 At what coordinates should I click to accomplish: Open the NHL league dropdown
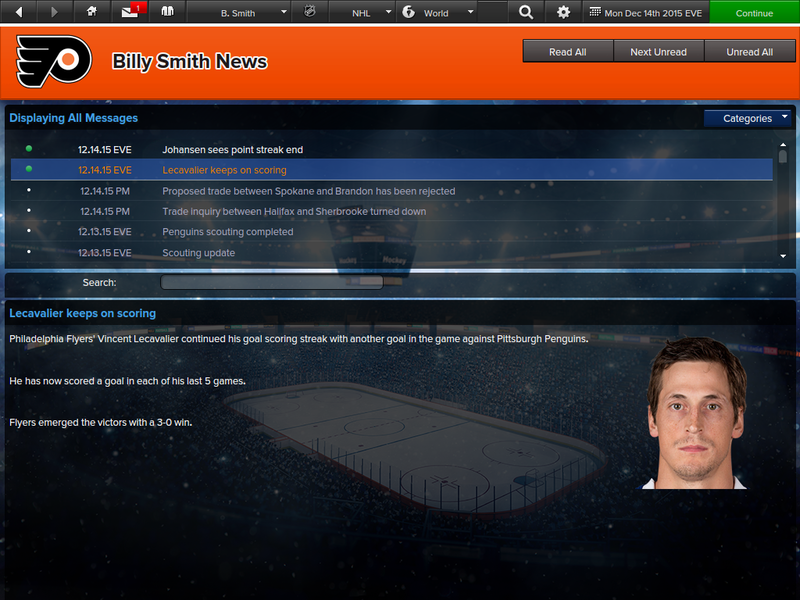click(x=367, y=13)
